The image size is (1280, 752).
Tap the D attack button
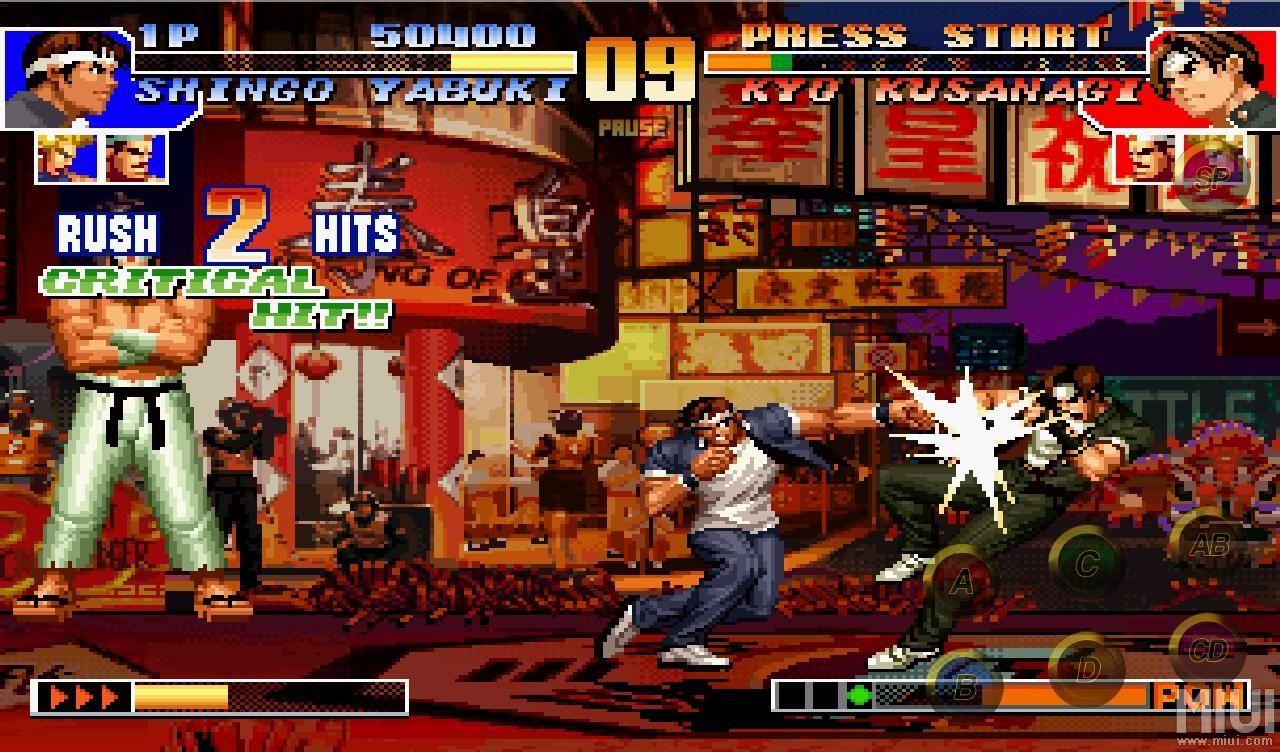click(1087, 668)
